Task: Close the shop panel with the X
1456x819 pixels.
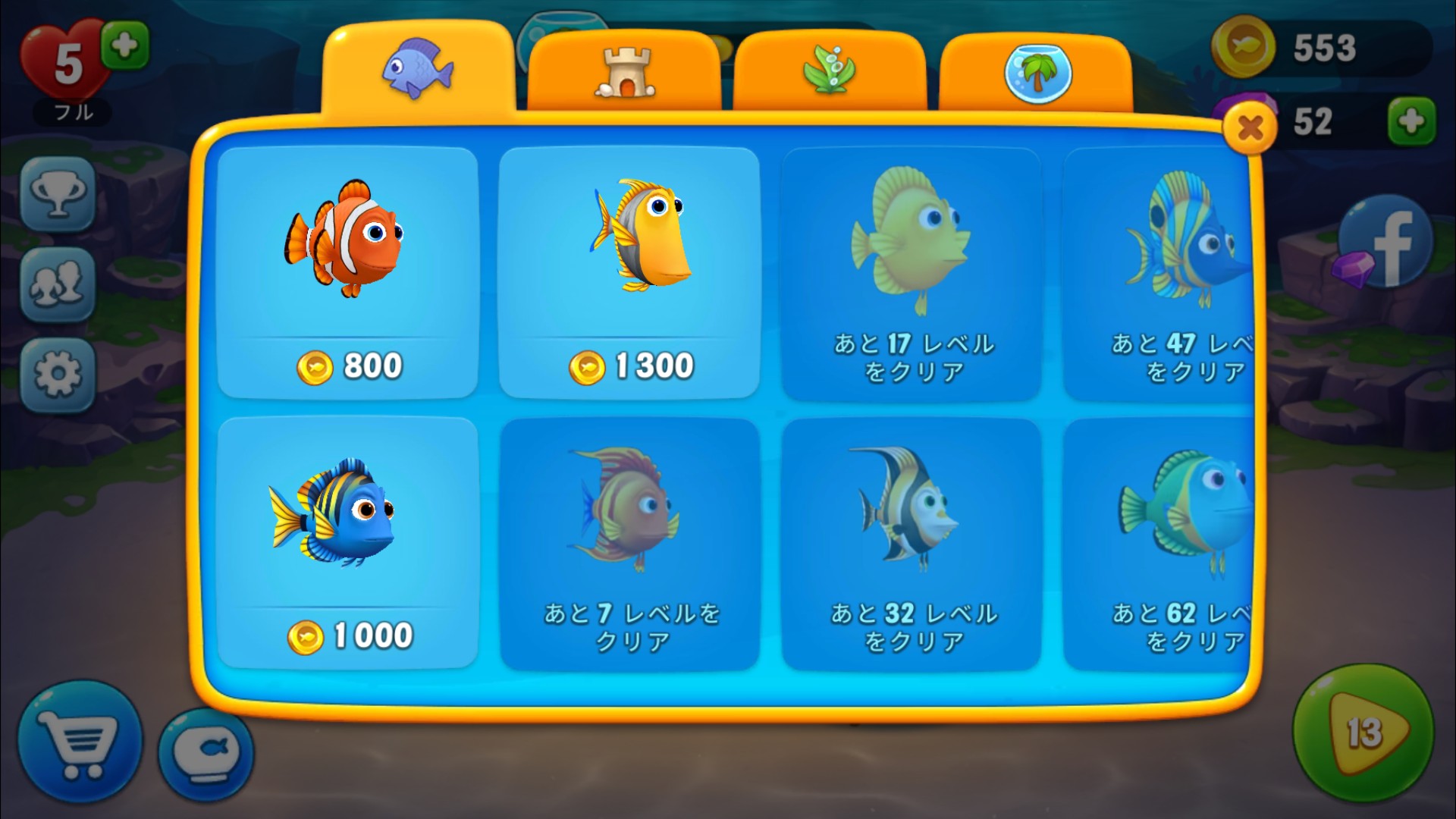Action: [x=1249, y=129]
